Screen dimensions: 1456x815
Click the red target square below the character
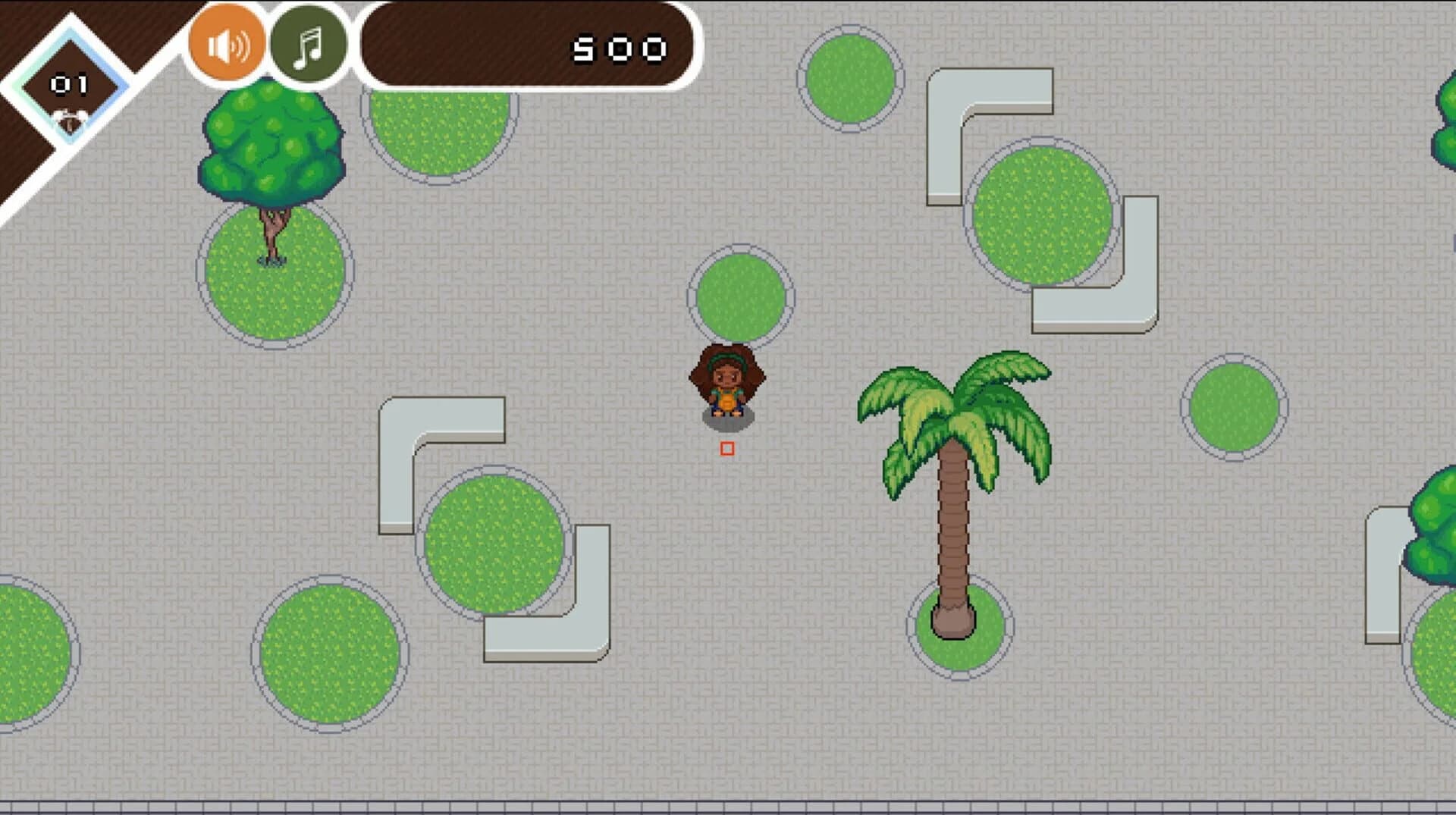click(x=726, y=449)
